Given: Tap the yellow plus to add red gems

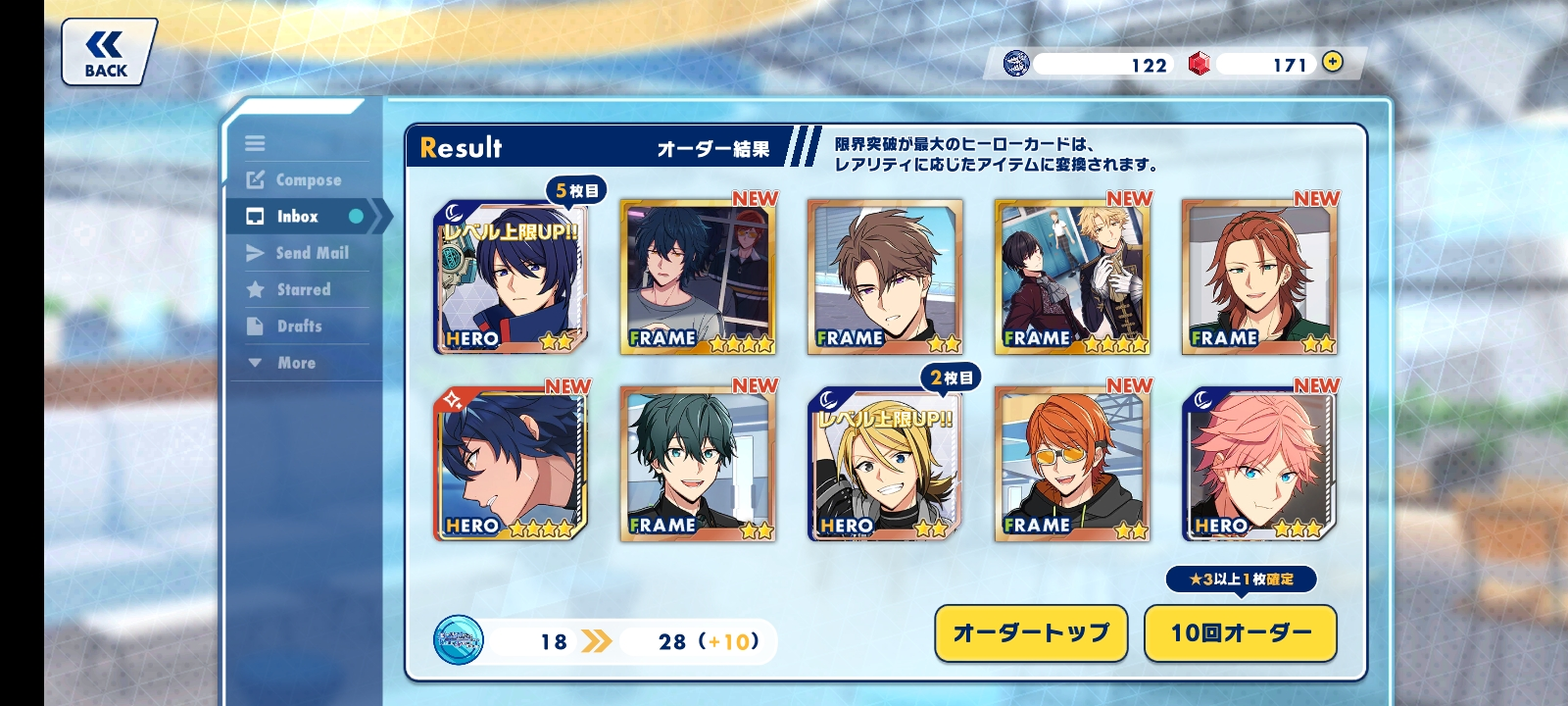Looking at the screenshot, I should (x=1332, y=62).
